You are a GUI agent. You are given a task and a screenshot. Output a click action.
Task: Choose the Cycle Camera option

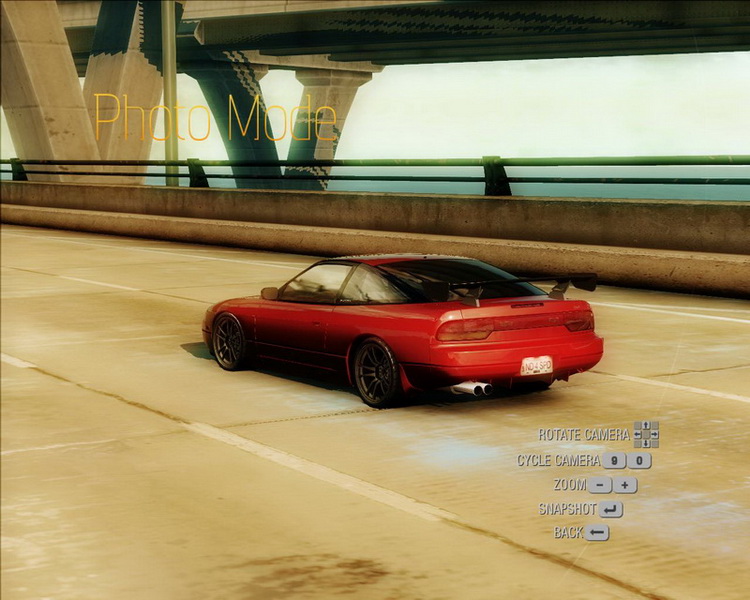(559, 461)
